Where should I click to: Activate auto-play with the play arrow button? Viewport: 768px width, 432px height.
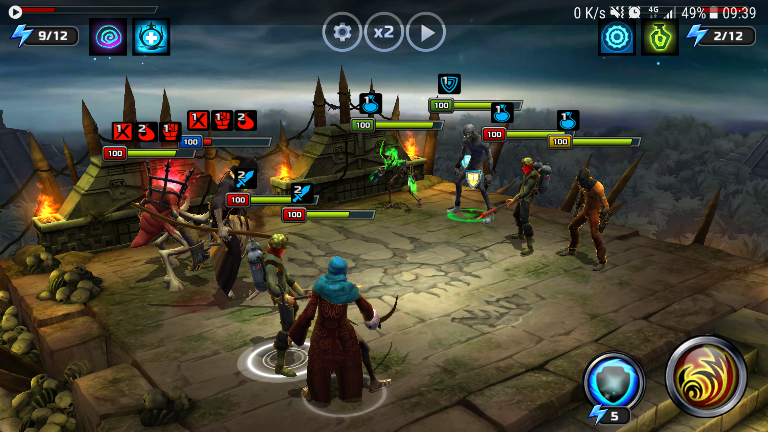426,33
